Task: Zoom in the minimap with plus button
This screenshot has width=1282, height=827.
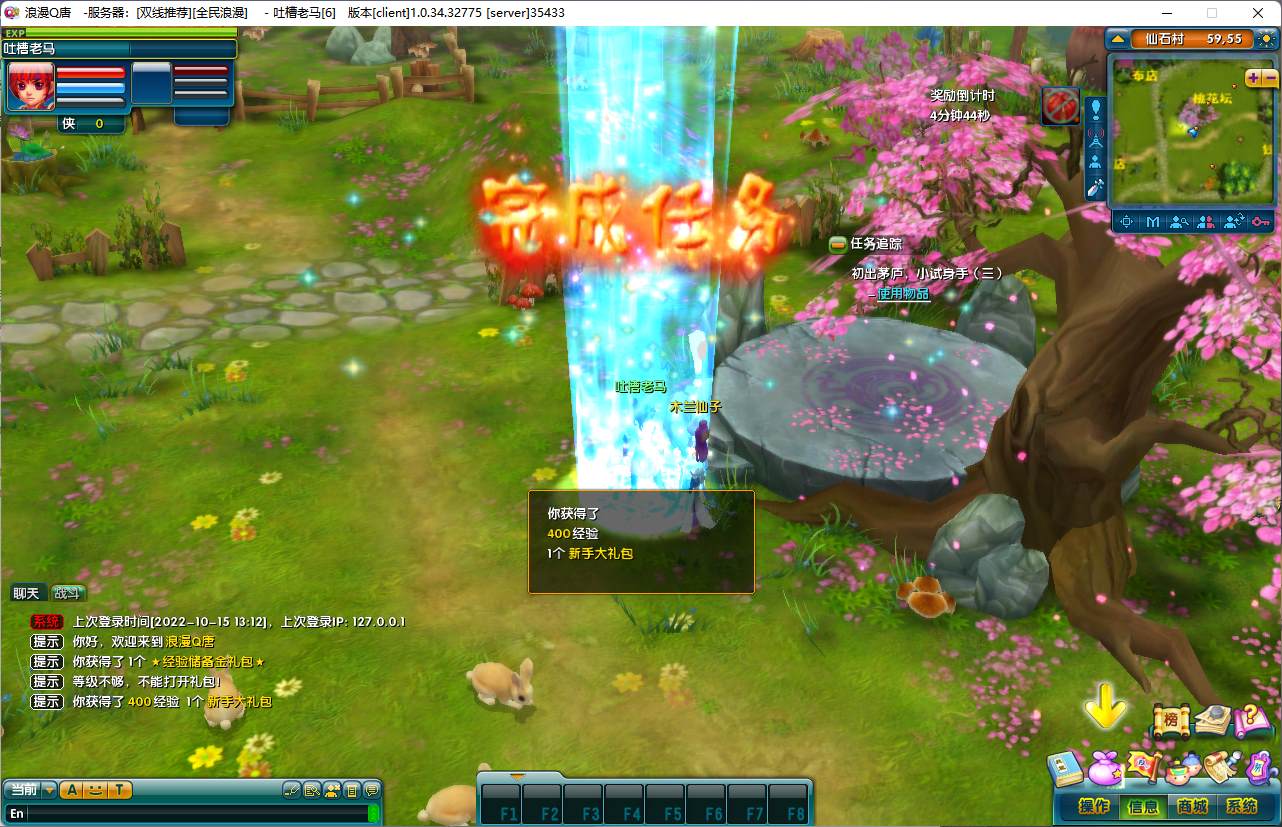Action: click(x=1252, y=78)
